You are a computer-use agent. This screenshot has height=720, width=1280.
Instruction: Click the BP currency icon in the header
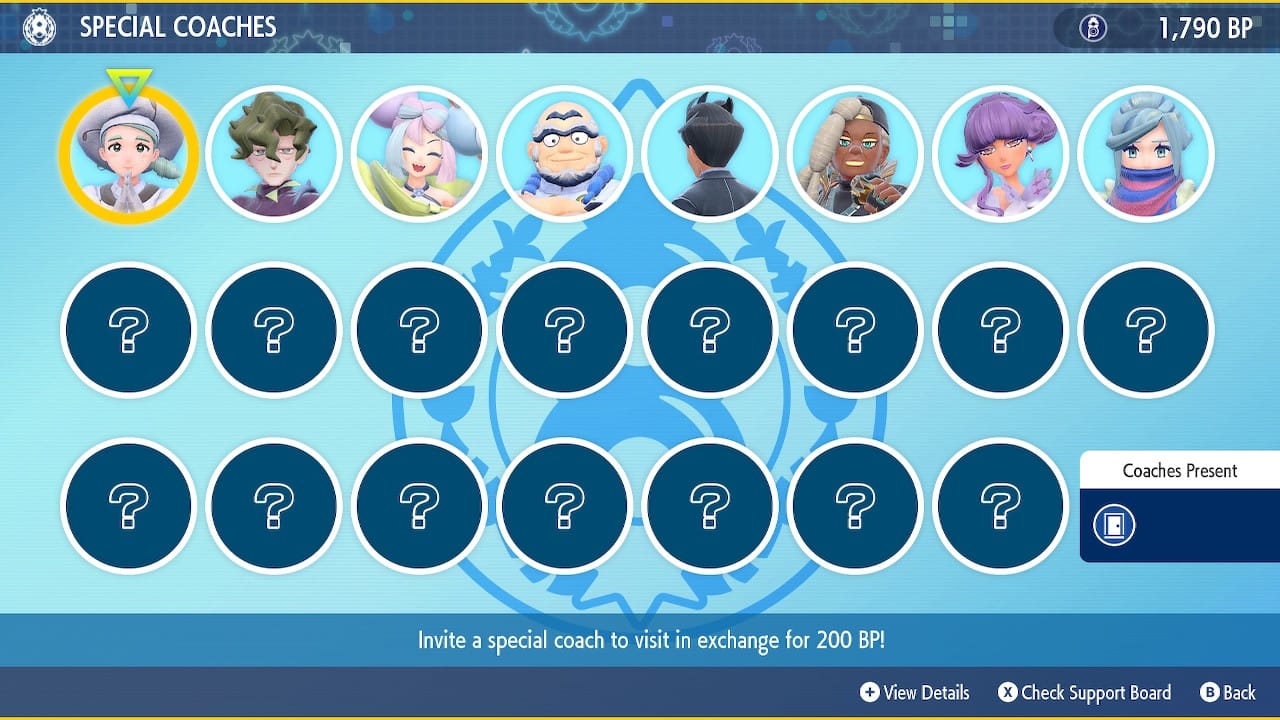click(x=1093, y=28)
